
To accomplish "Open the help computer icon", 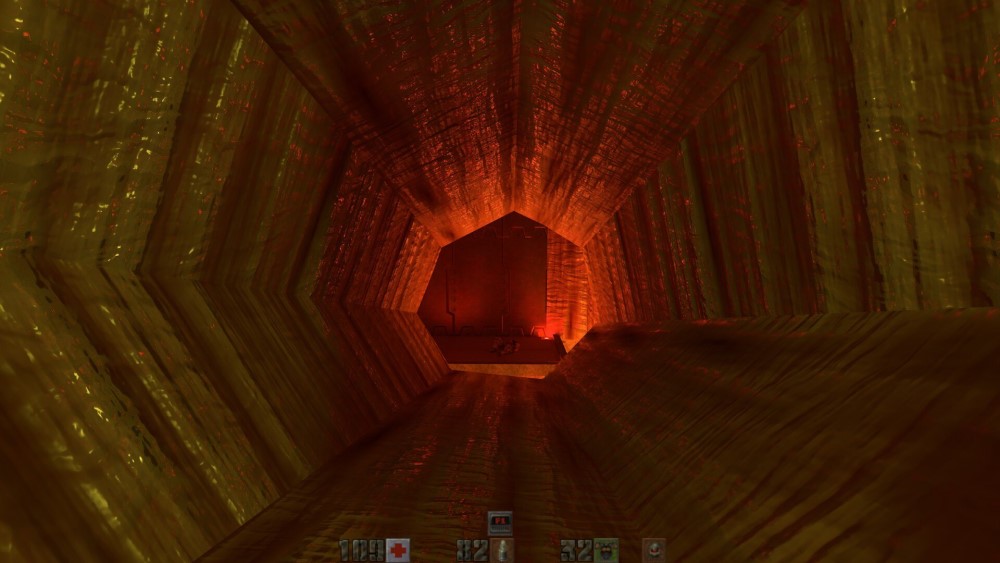I will (x=500, y=522).
